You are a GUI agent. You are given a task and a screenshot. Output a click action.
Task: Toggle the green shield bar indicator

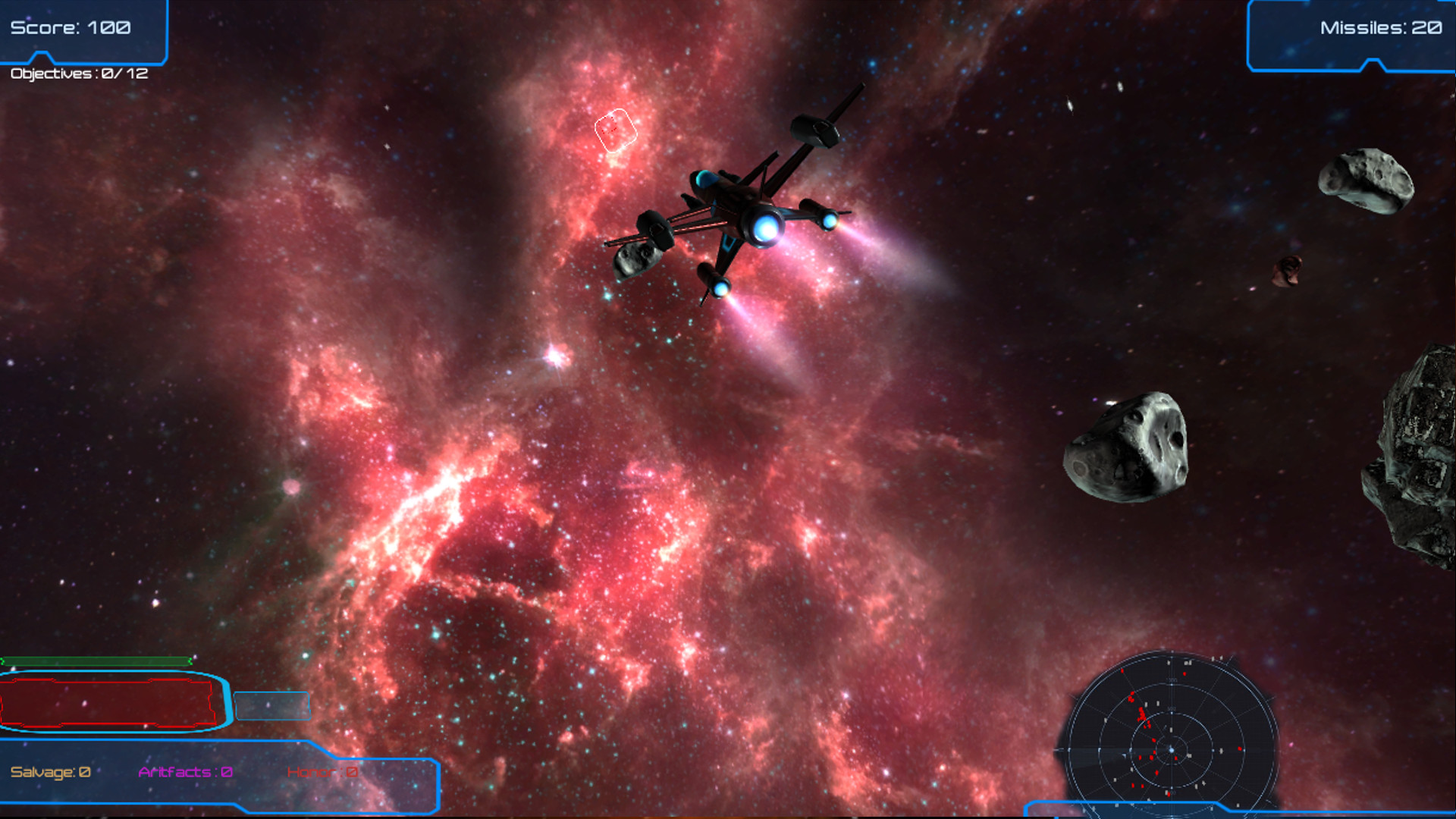pos(95,661)
